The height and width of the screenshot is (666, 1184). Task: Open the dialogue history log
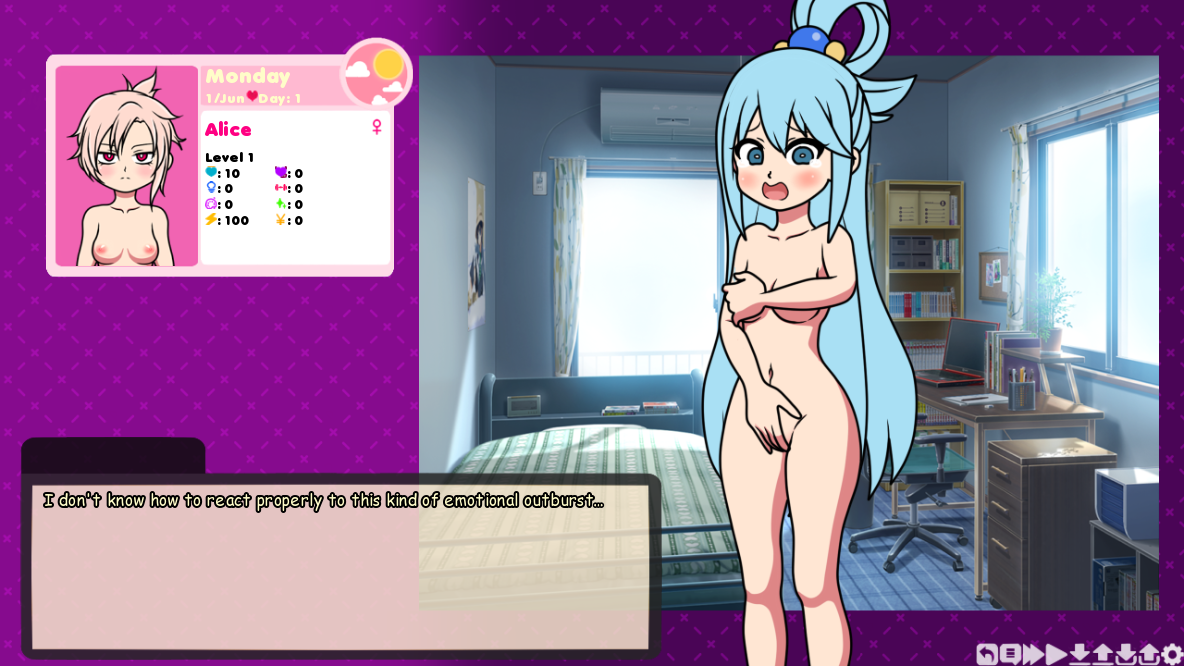(x=1010, y=654)
